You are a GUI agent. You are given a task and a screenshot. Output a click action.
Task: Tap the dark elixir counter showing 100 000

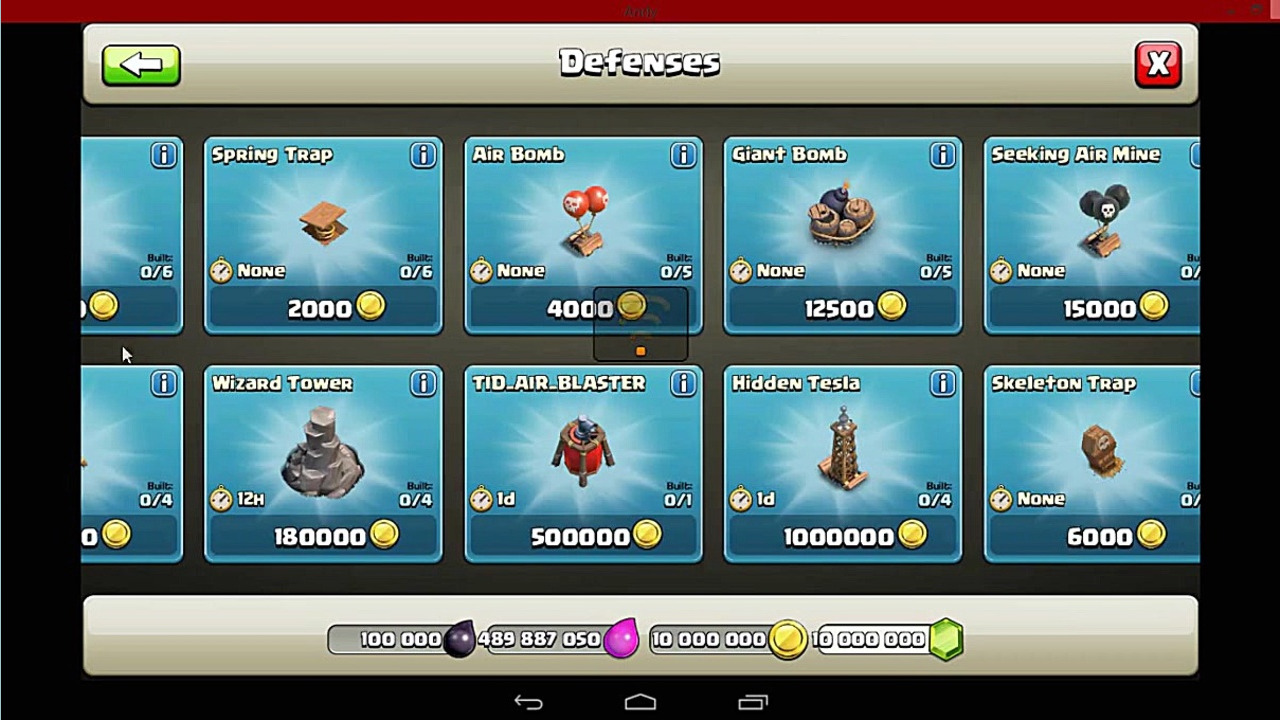(400, 639)
